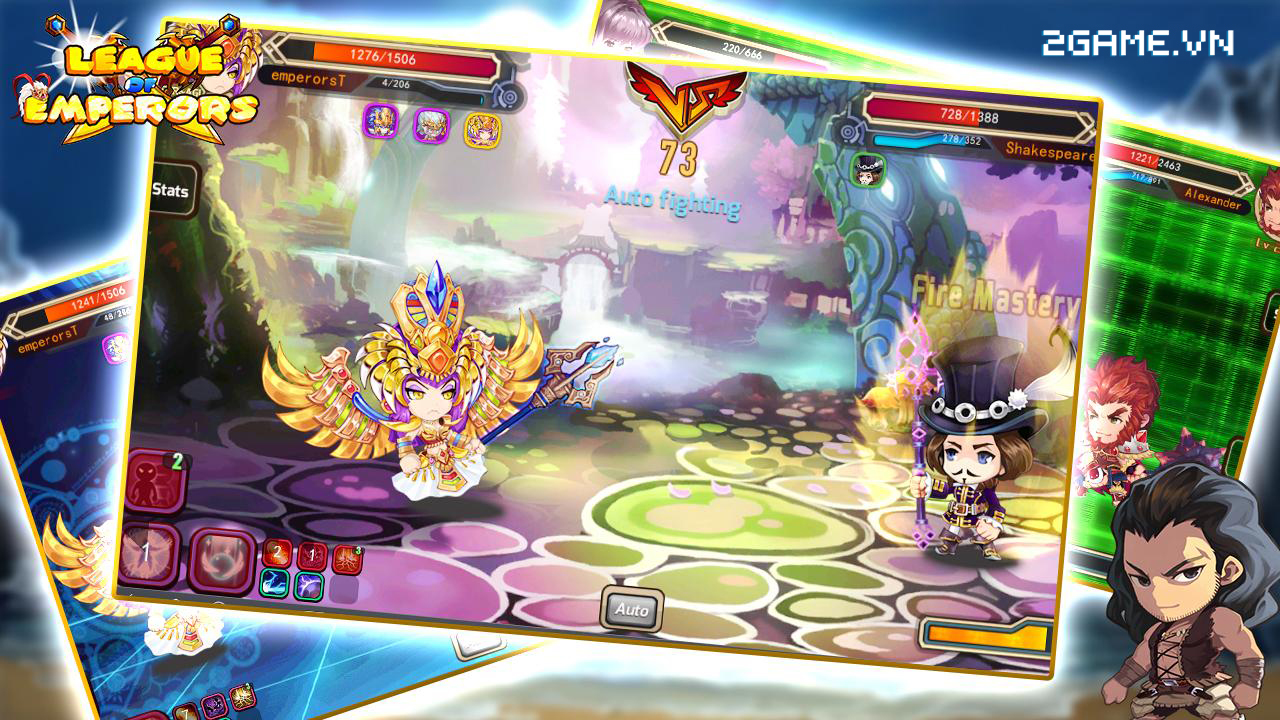Viewport: 1280px width, 720px height.
Task: Activate the blue lightning skill icon
Action: pyautogui.click(x=274, y=584)
